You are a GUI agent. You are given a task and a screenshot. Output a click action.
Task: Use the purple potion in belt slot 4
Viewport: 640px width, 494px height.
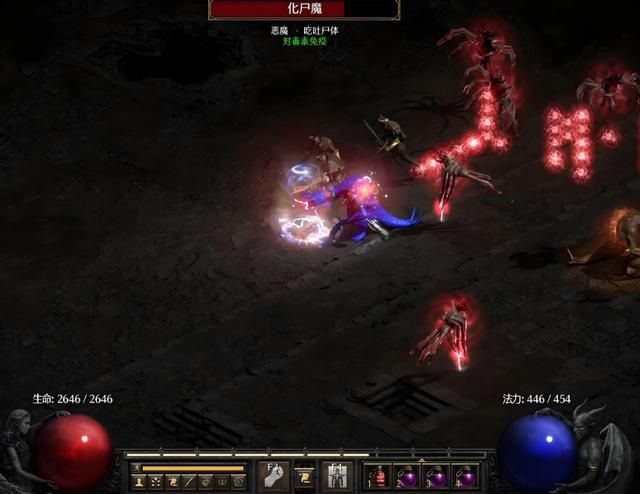(465, 476)
